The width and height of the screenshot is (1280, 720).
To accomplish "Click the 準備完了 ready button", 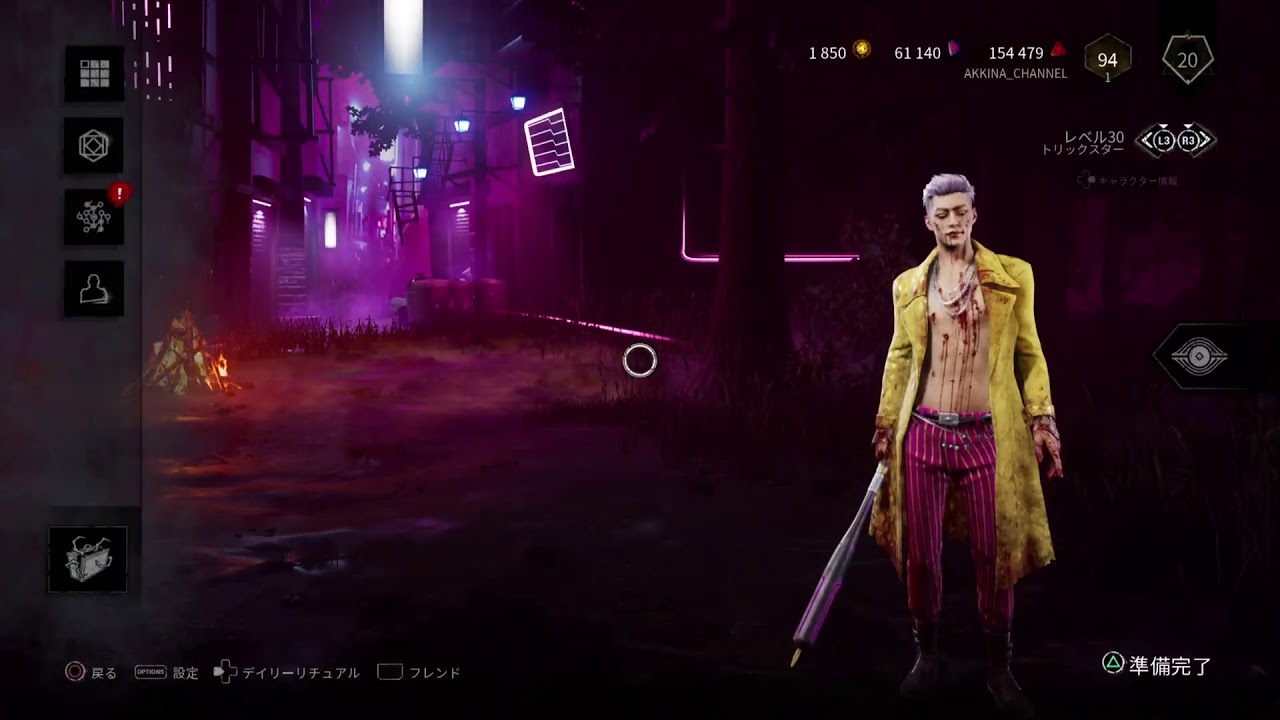I will tap(1158, 666).
